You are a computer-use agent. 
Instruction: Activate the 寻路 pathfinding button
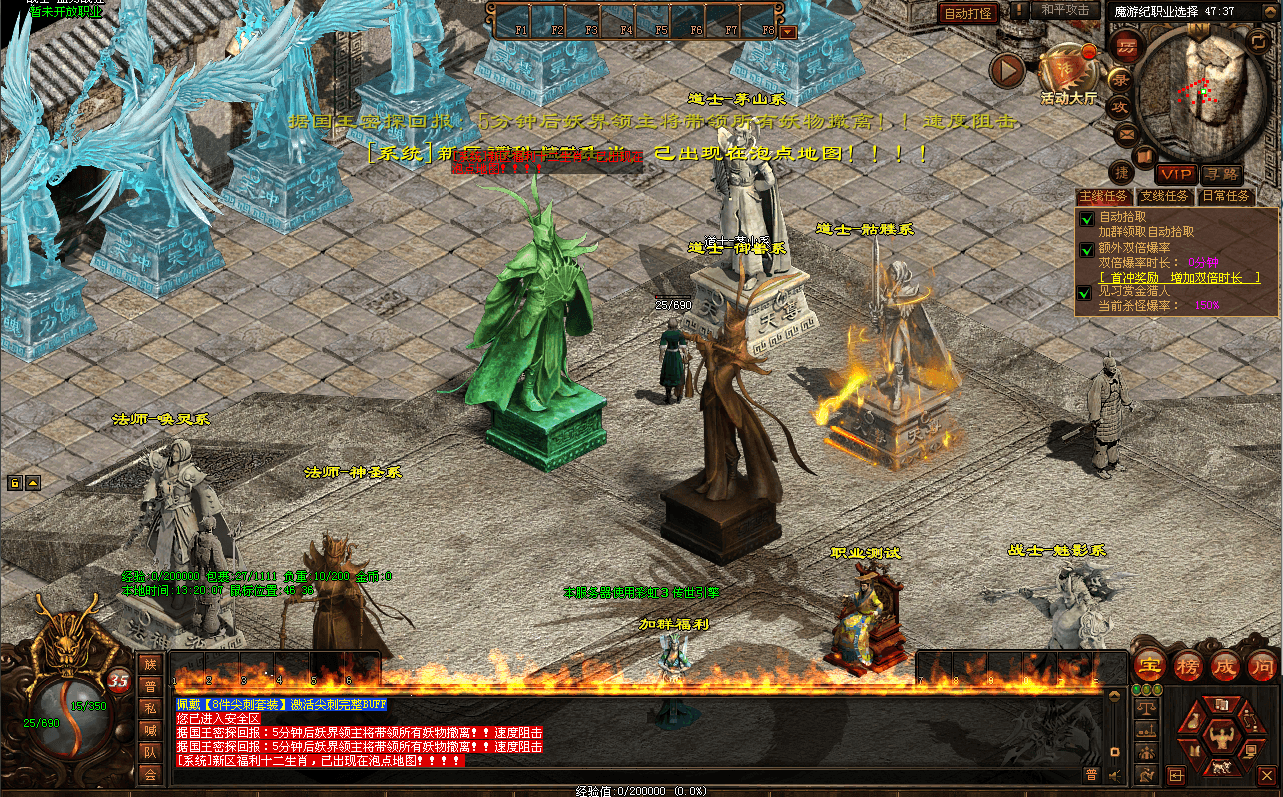click(1221, 174)
